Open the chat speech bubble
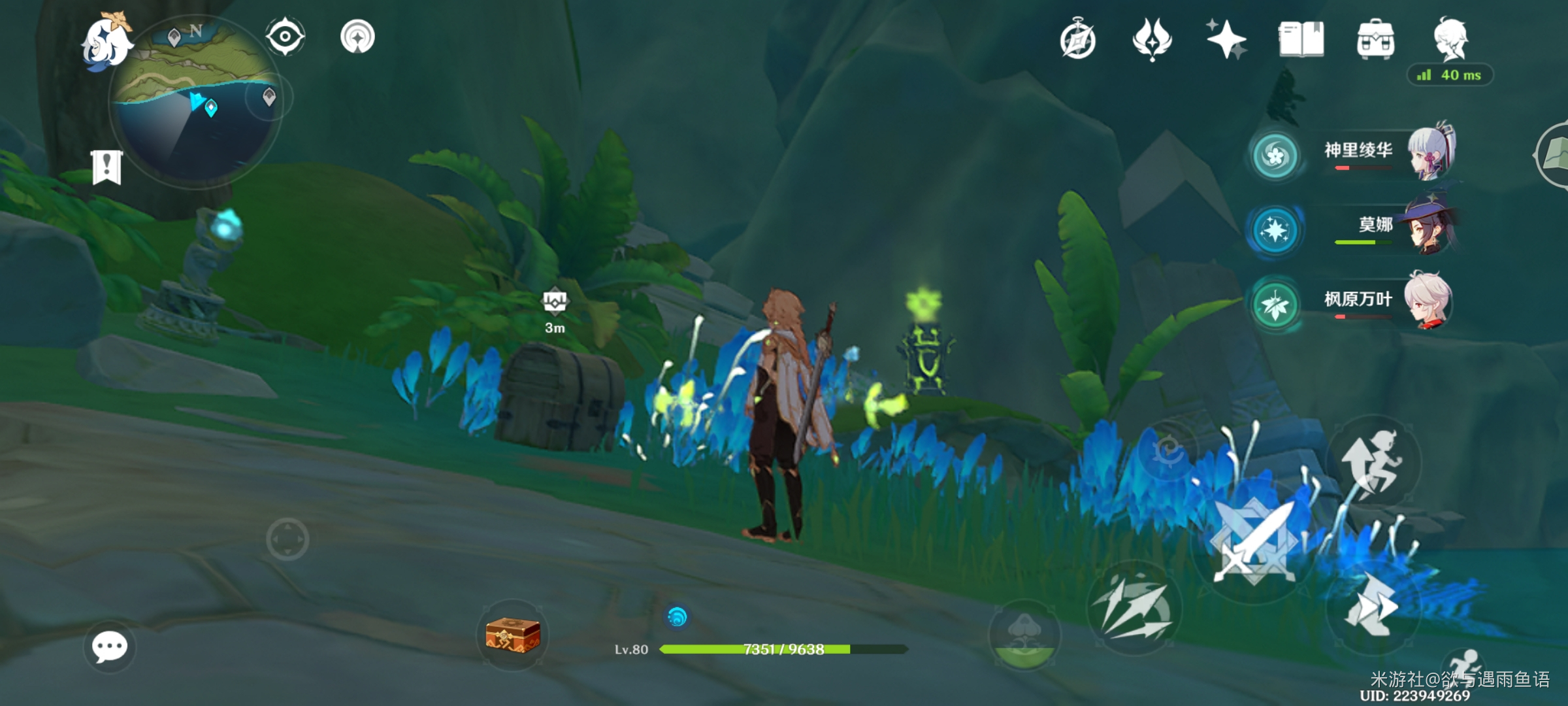1568x706 pixels. (109, 647)
